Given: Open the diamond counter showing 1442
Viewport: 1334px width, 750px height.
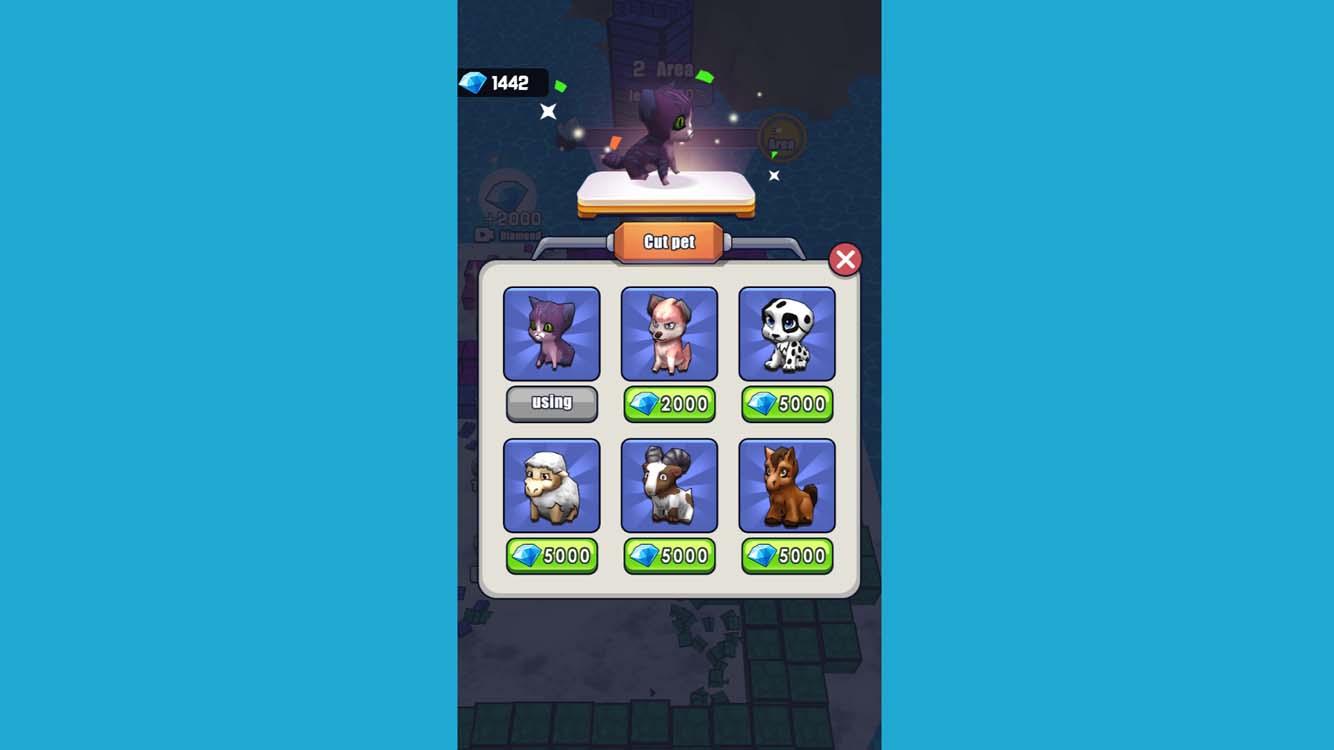Looking at the screenshot, I should pos(505,83).
